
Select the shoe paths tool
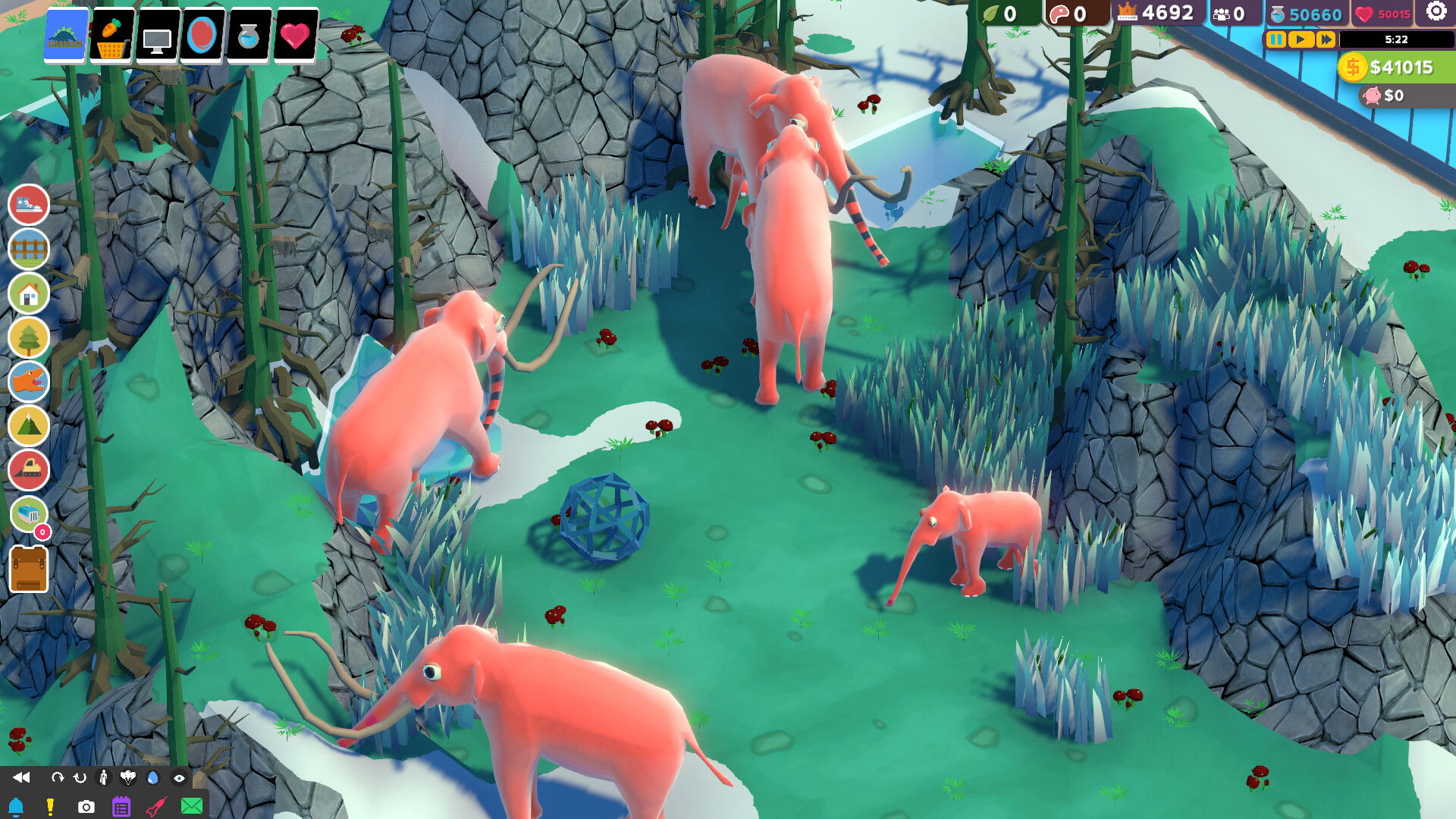pos(28,206)
